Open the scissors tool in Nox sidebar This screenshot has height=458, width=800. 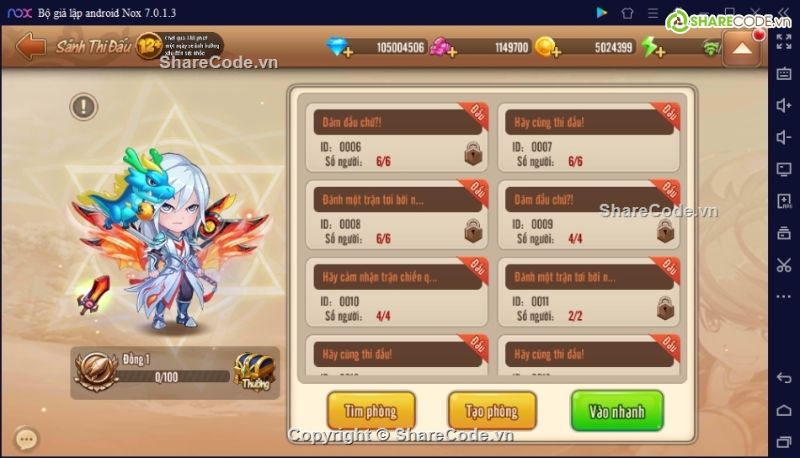(783, 264)
